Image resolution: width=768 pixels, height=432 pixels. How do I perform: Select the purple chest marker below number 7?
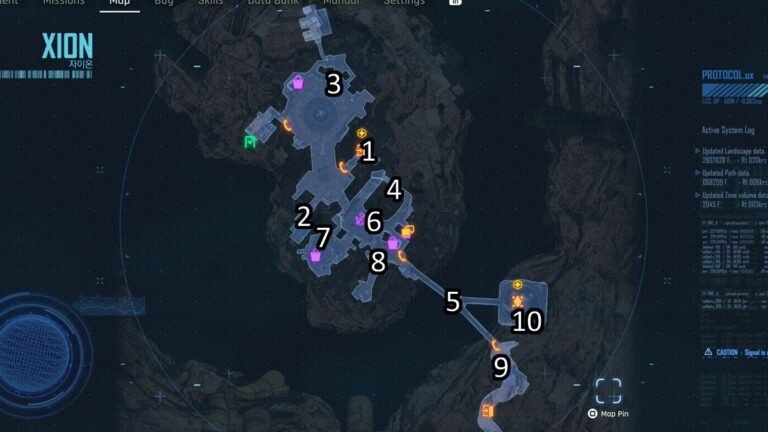coord(316,256)
